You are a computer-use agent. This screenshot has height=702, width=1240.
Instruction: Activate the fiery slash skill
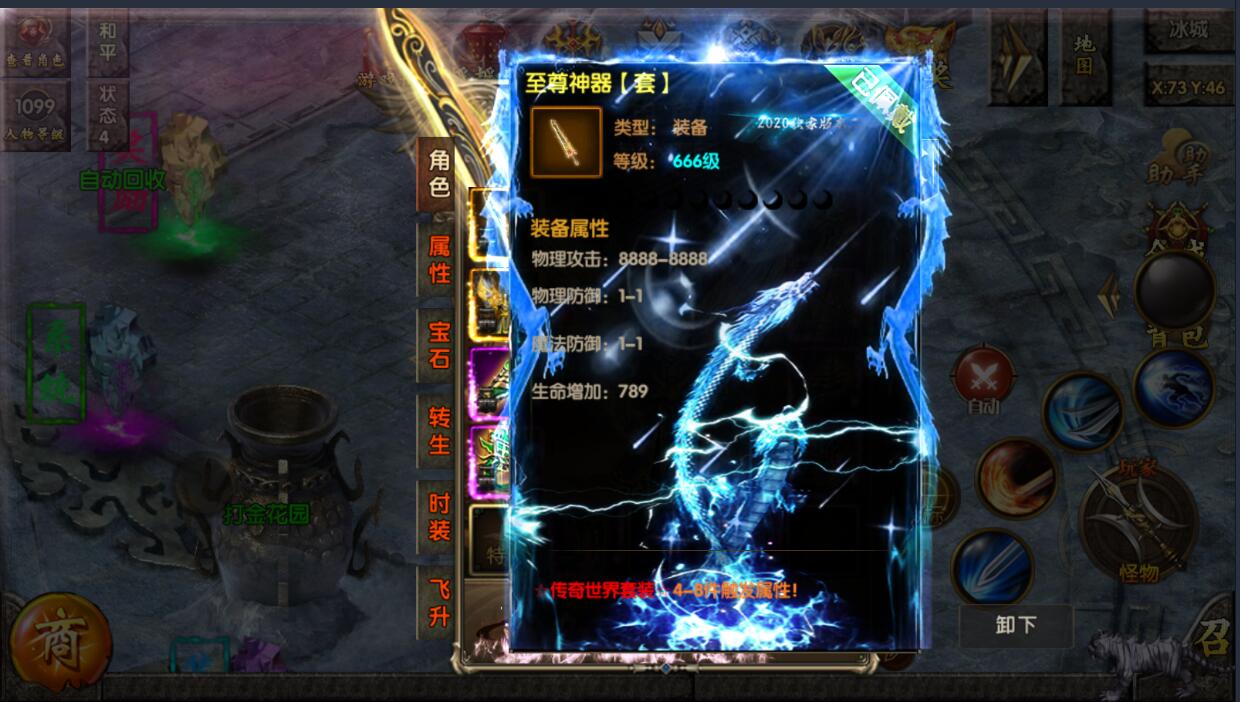coord(1016,478)
